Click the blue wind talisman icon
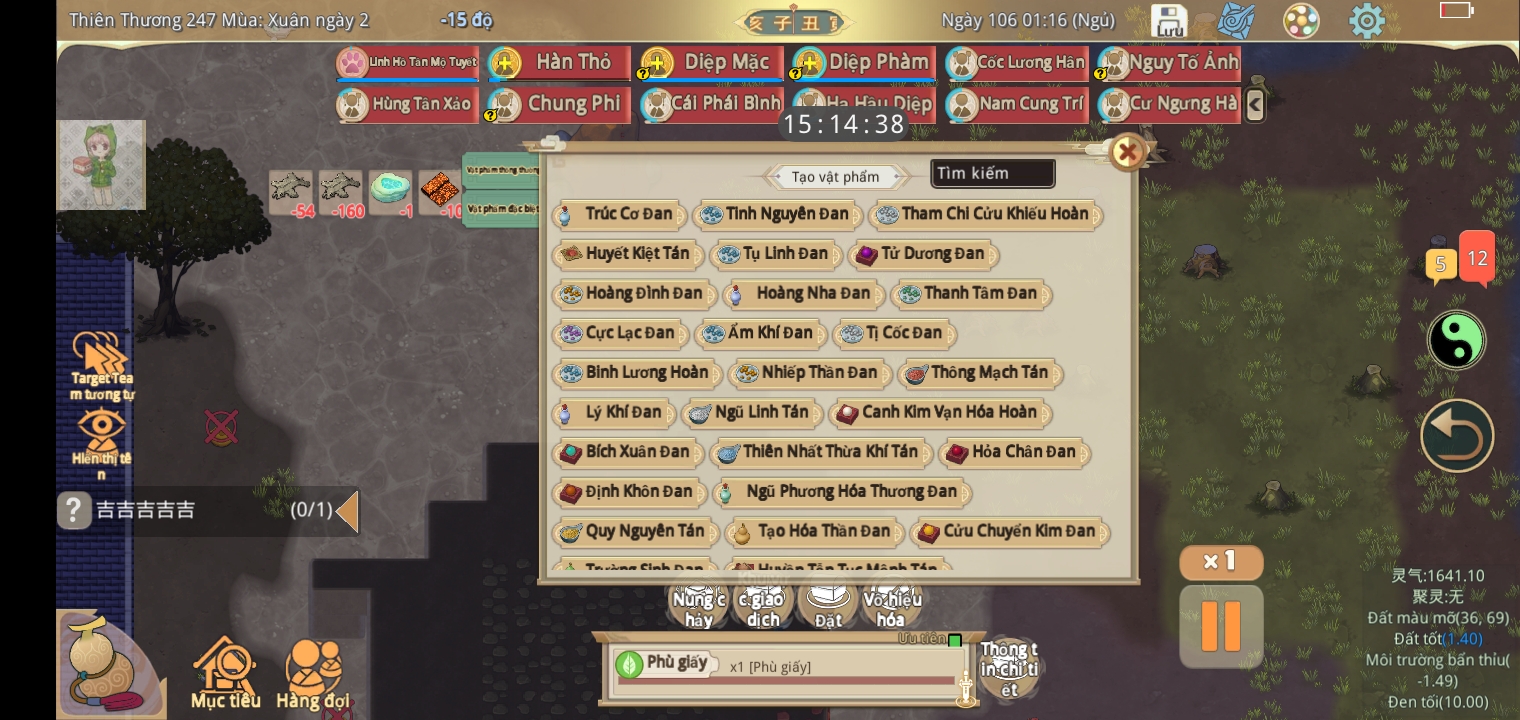Image resolution: width=1520 pixels, height=720 pixels. 1236,20
